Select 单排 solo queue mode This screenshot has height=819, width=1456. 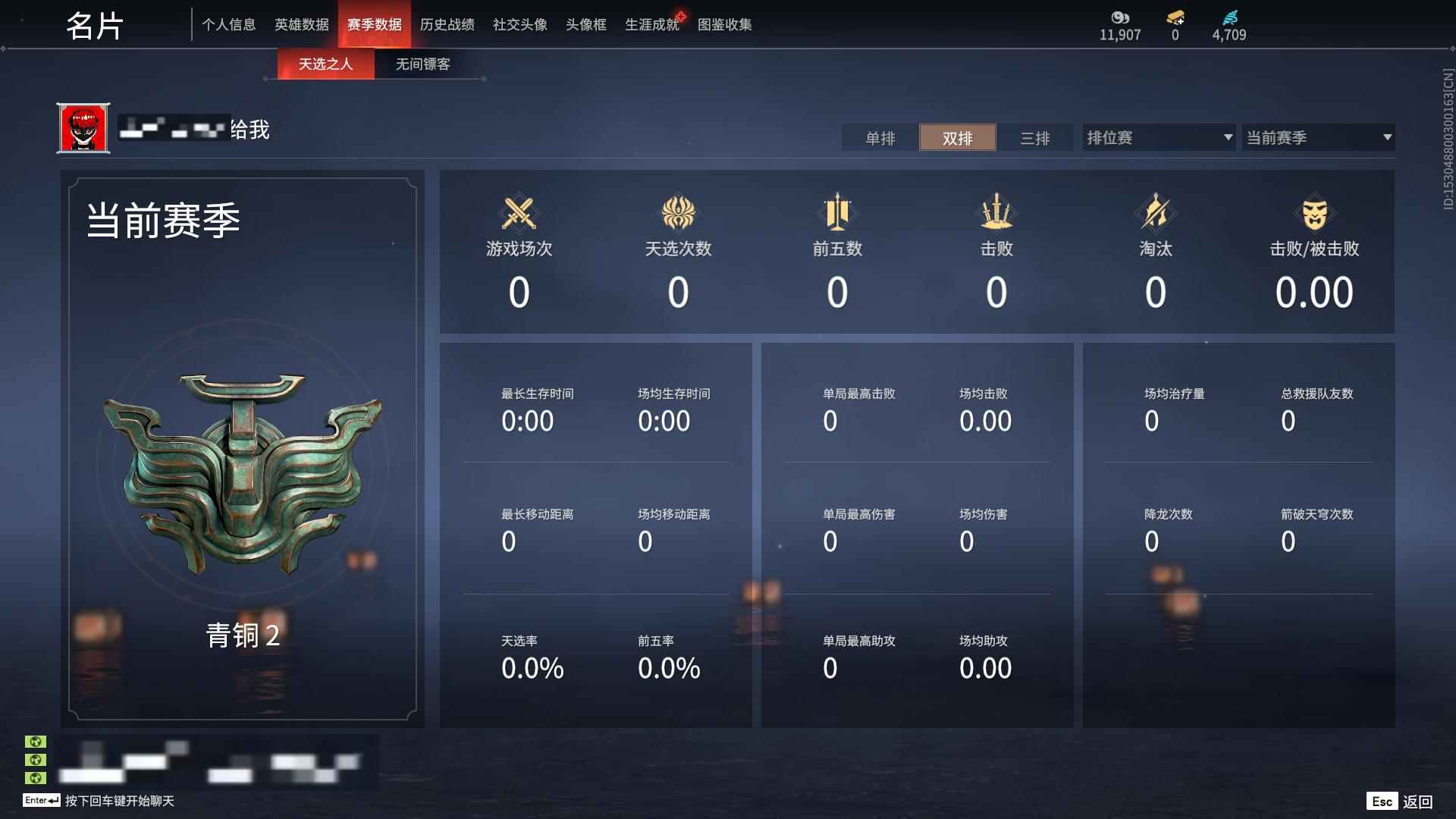pos(880,138)
